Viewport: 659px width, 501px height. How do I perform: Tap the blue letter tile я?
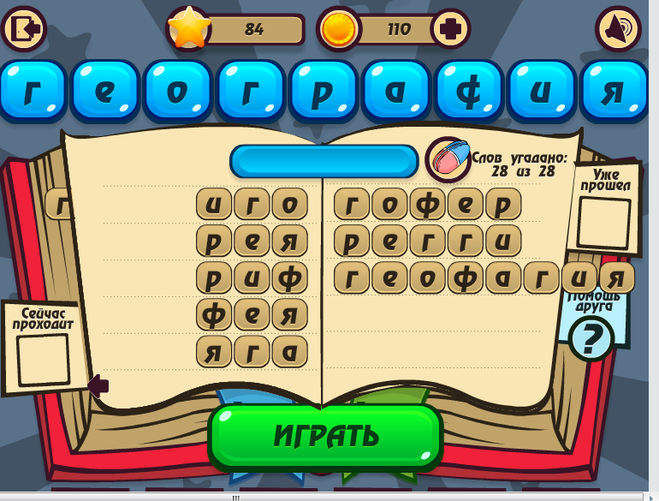click(617, 90)
